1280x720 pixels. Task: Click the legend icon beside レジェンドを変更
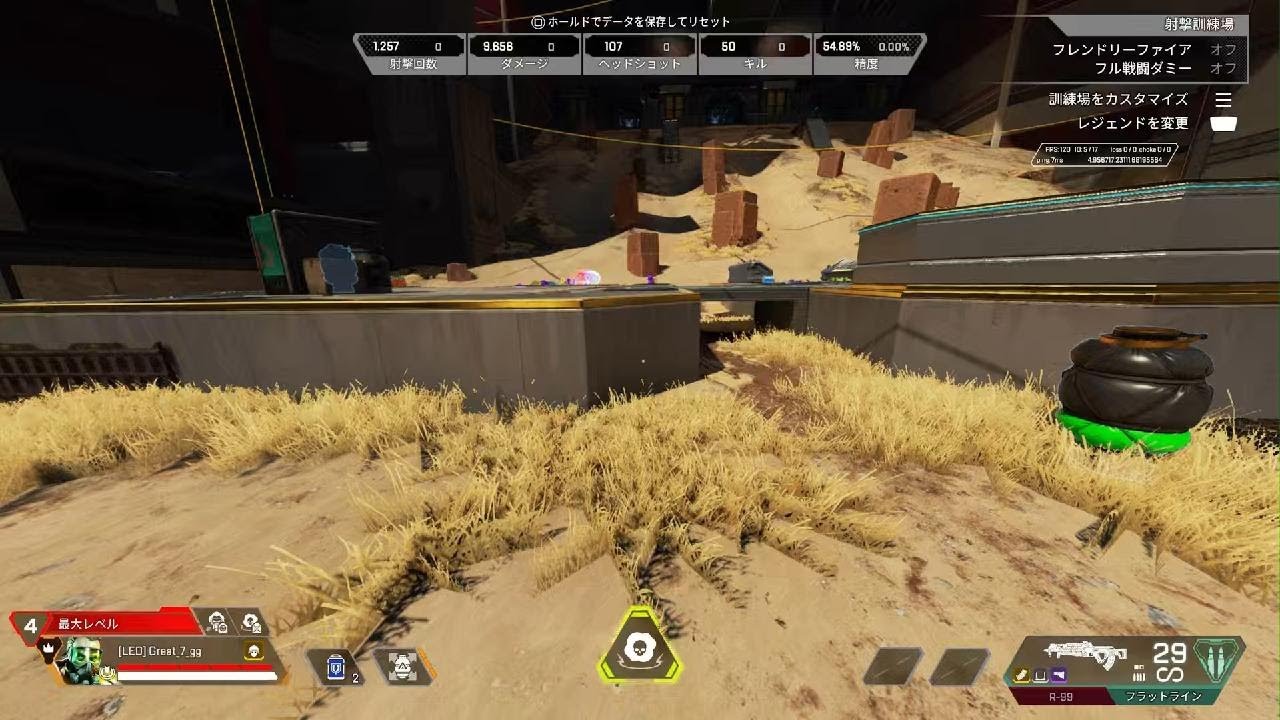1225,122
